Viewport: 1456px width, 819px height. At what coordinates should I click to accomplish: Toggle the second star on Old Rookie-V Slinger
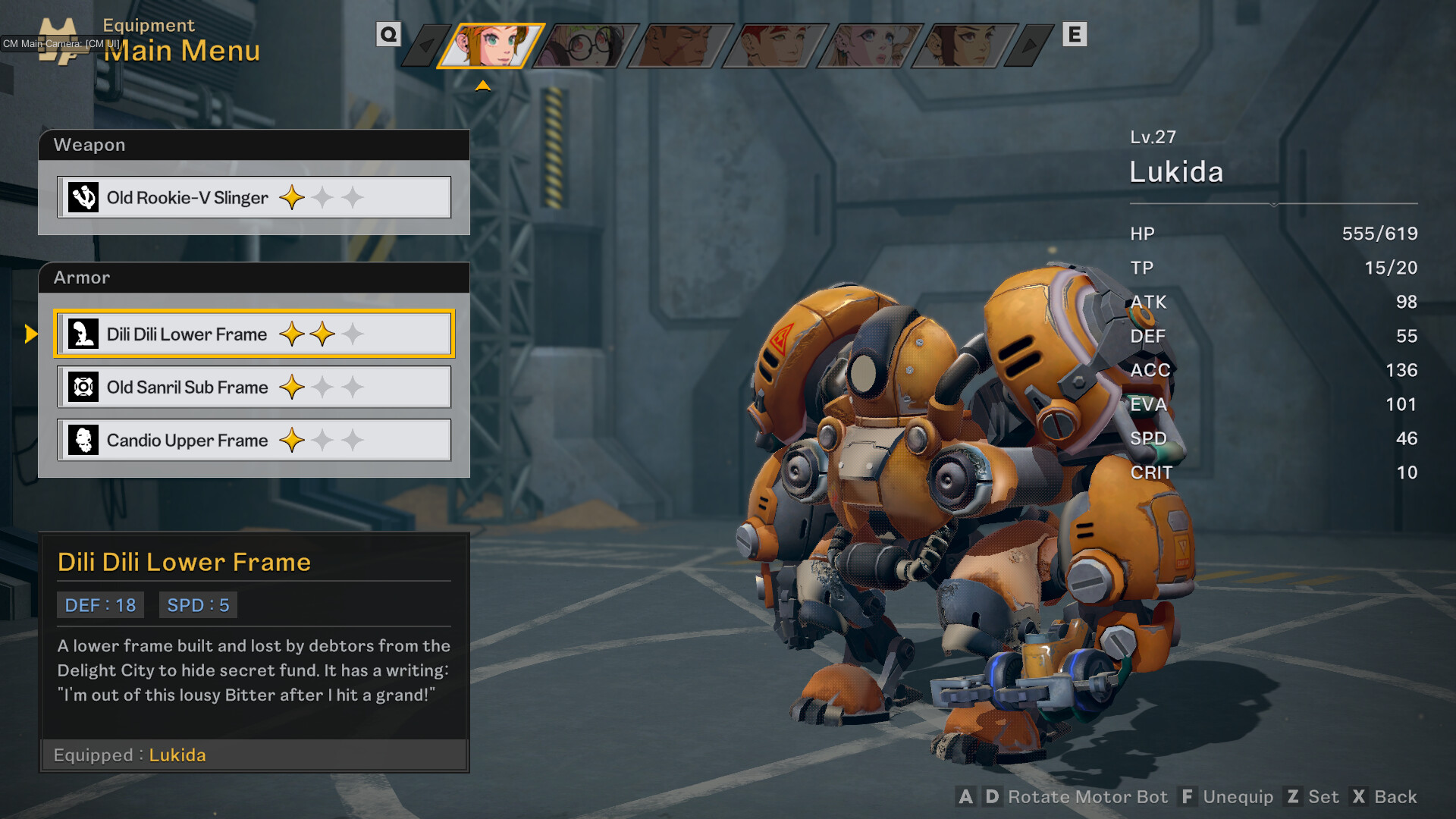point(322,196)
